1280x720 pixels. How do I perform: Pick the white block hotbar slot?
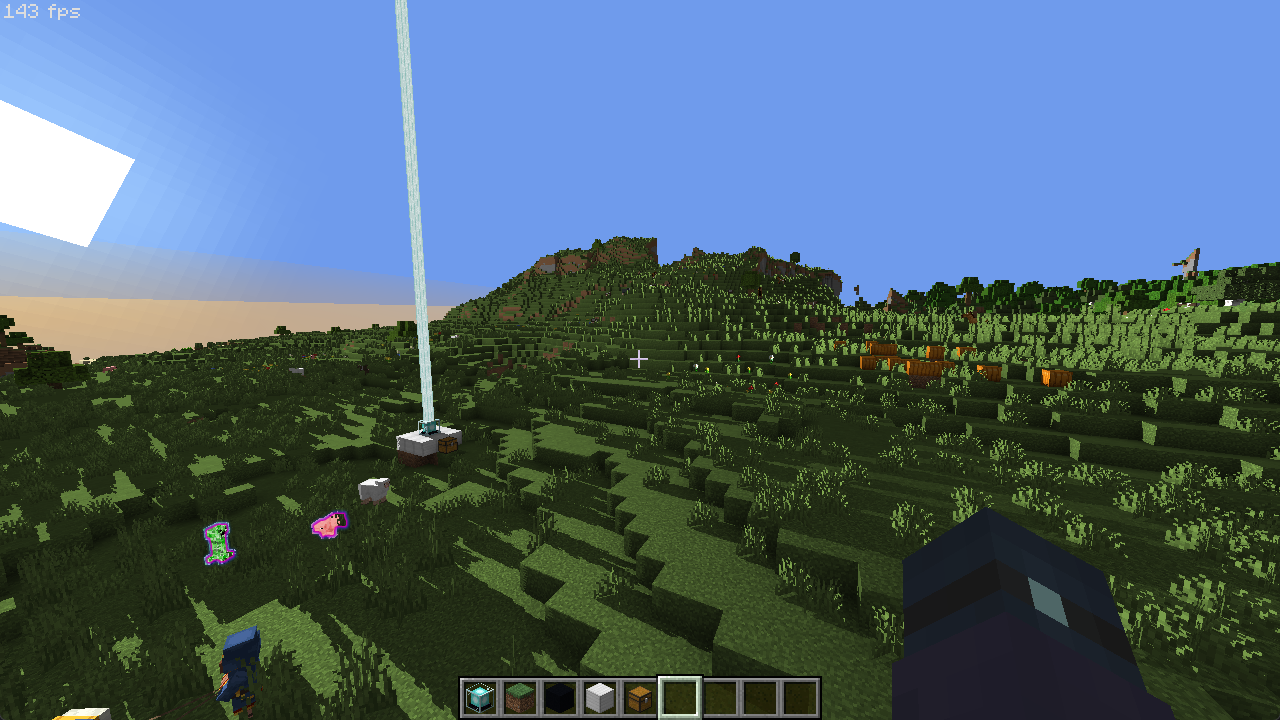tap(600, 697)
